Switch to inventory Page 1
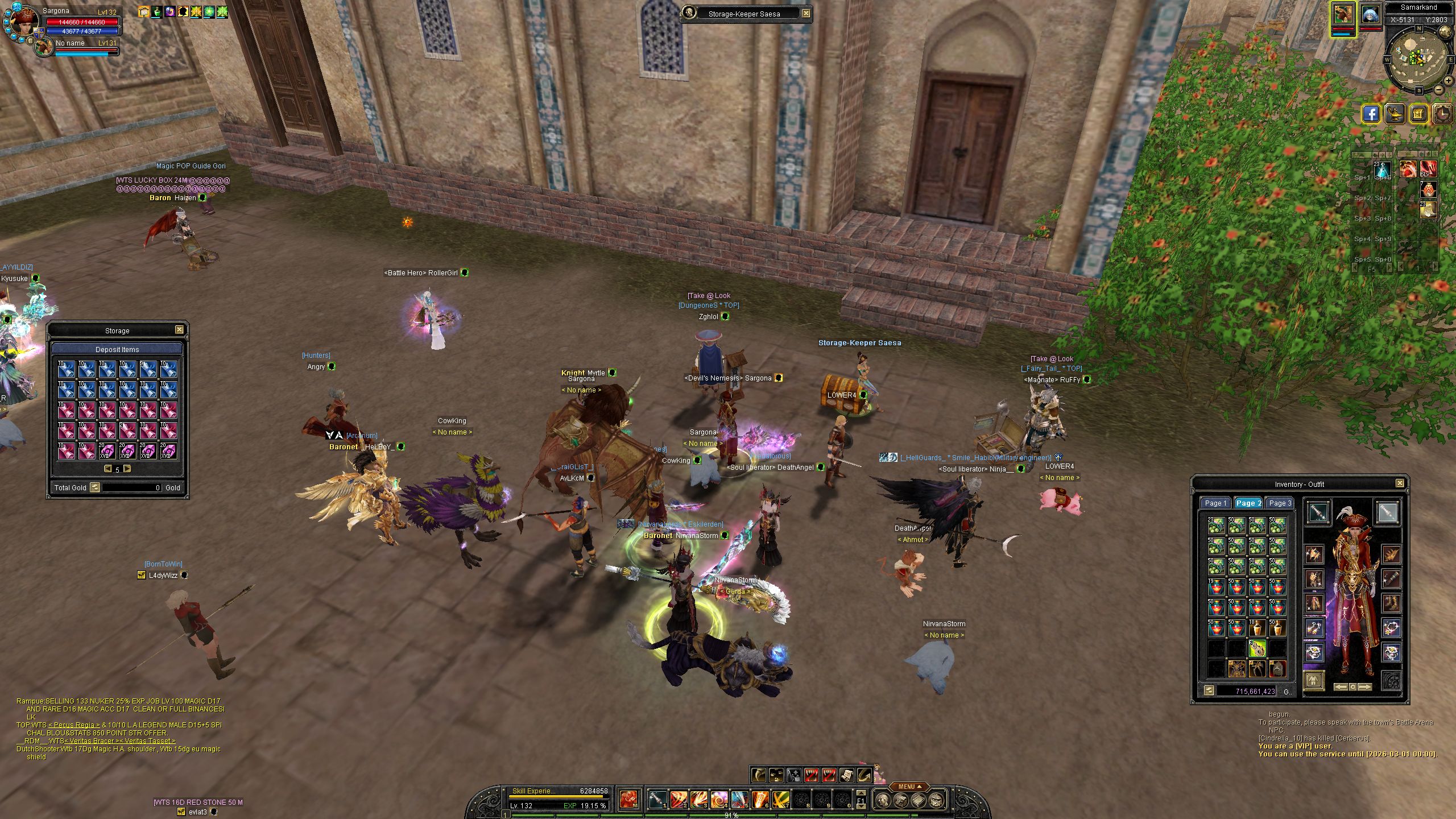Viewport: 1456px width, 819px height. coord(1215,503)
